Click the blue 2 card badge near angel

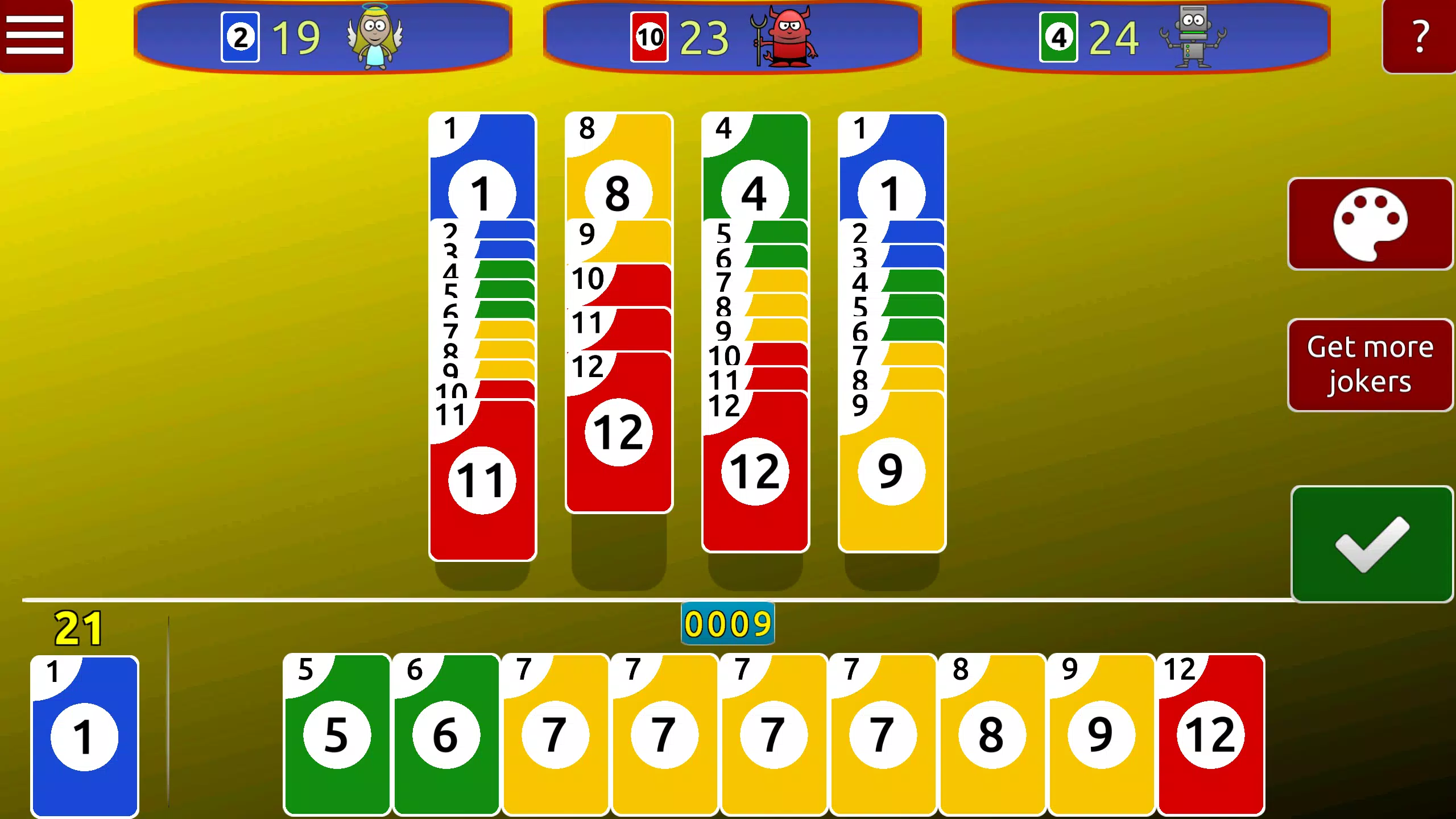[241, 35]
